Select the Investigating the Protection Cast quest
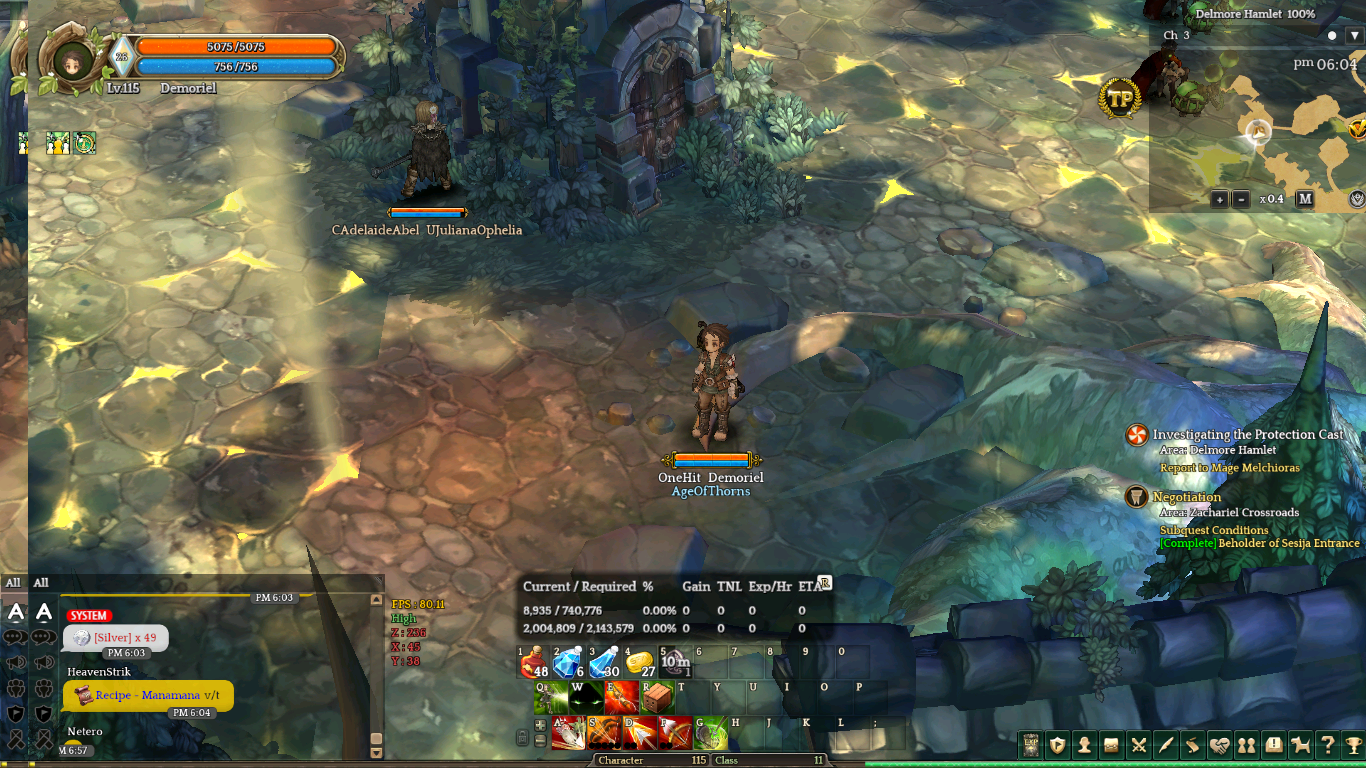Screen dimensions: 1366x768 [x=1248, y=435]
